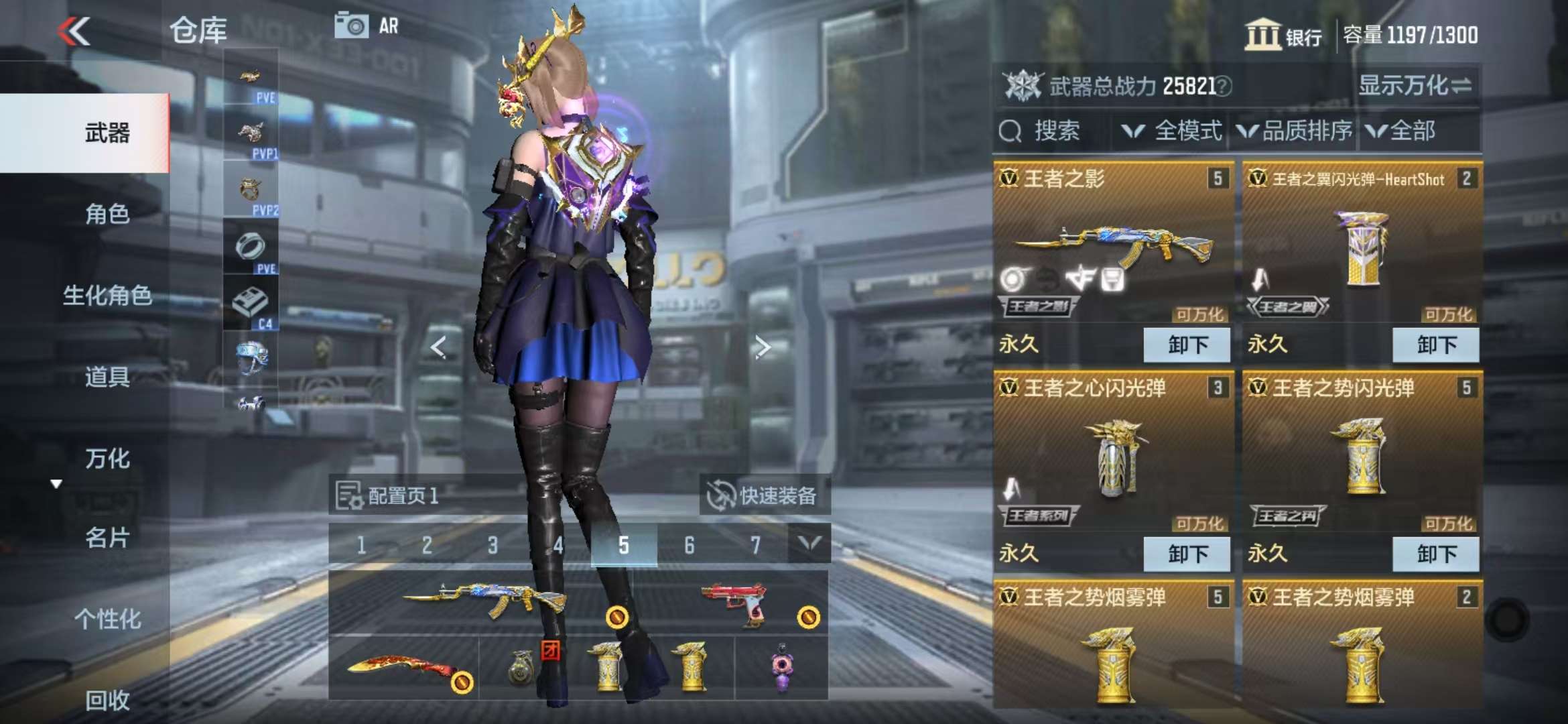Select the 万化 tab

click(x=107, y=459)
